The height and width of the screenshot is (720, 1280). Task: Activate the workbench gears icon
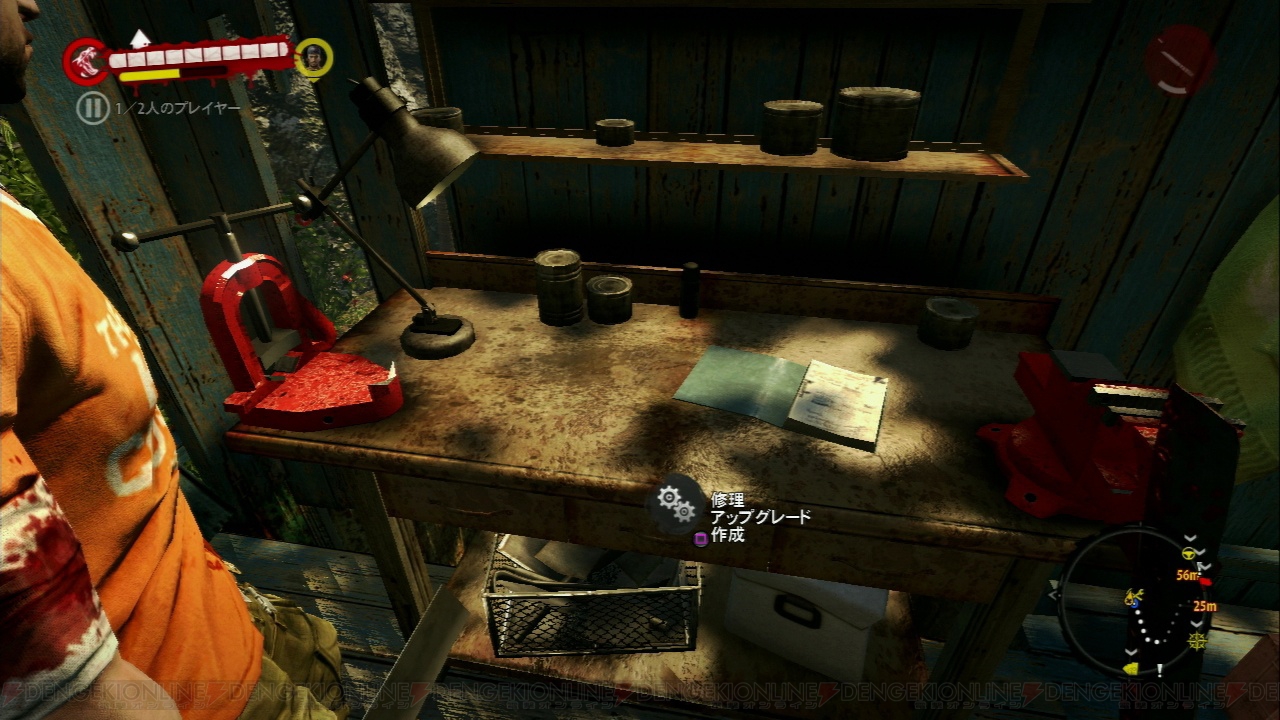[676, 503]
